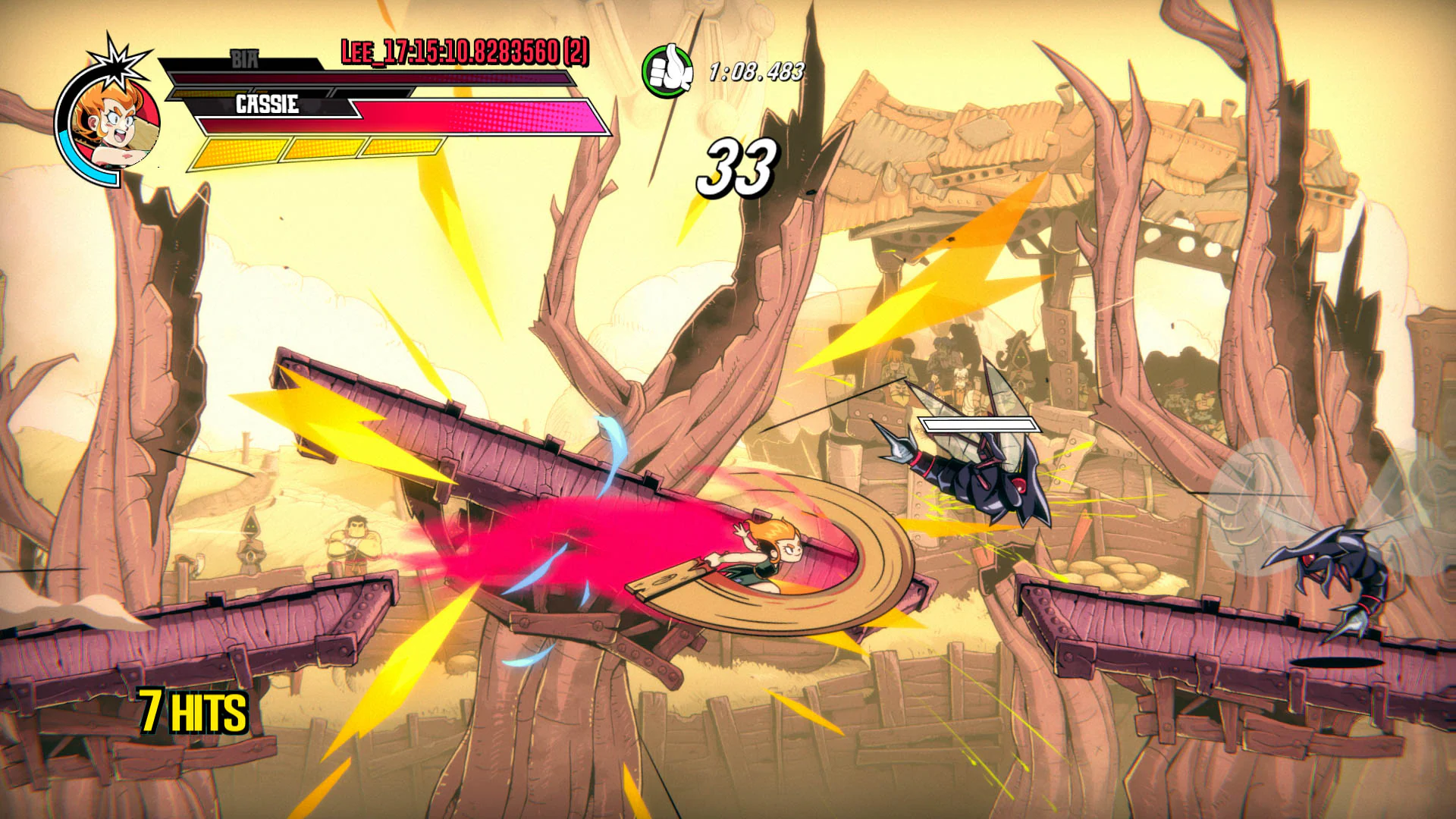
Task: Toggle the first yellow stamina segment
Action: [239, 152]
